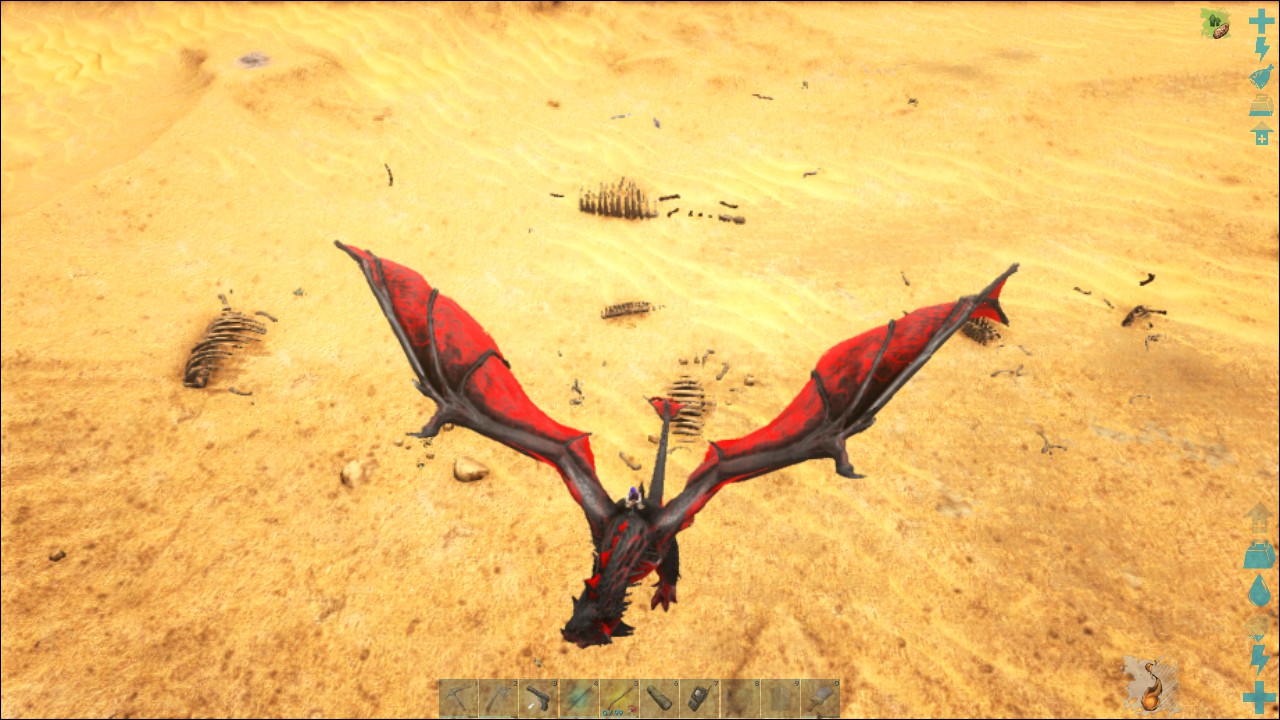The height and width of the screenshot is (720, 1280).
Task: Pick hotbar slot 5 showing 0/99 ammo
Action: point(619,698)
